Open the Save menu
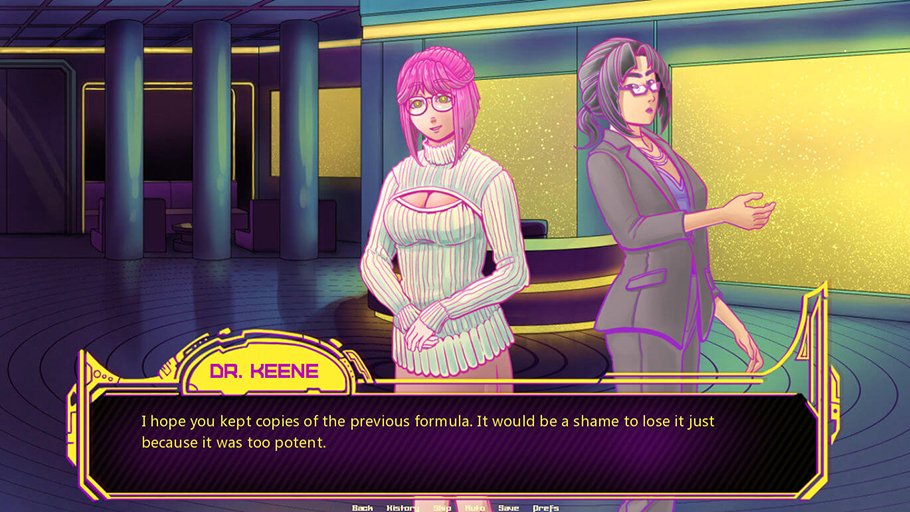910x512 pixels. click(x=508, y=507)
